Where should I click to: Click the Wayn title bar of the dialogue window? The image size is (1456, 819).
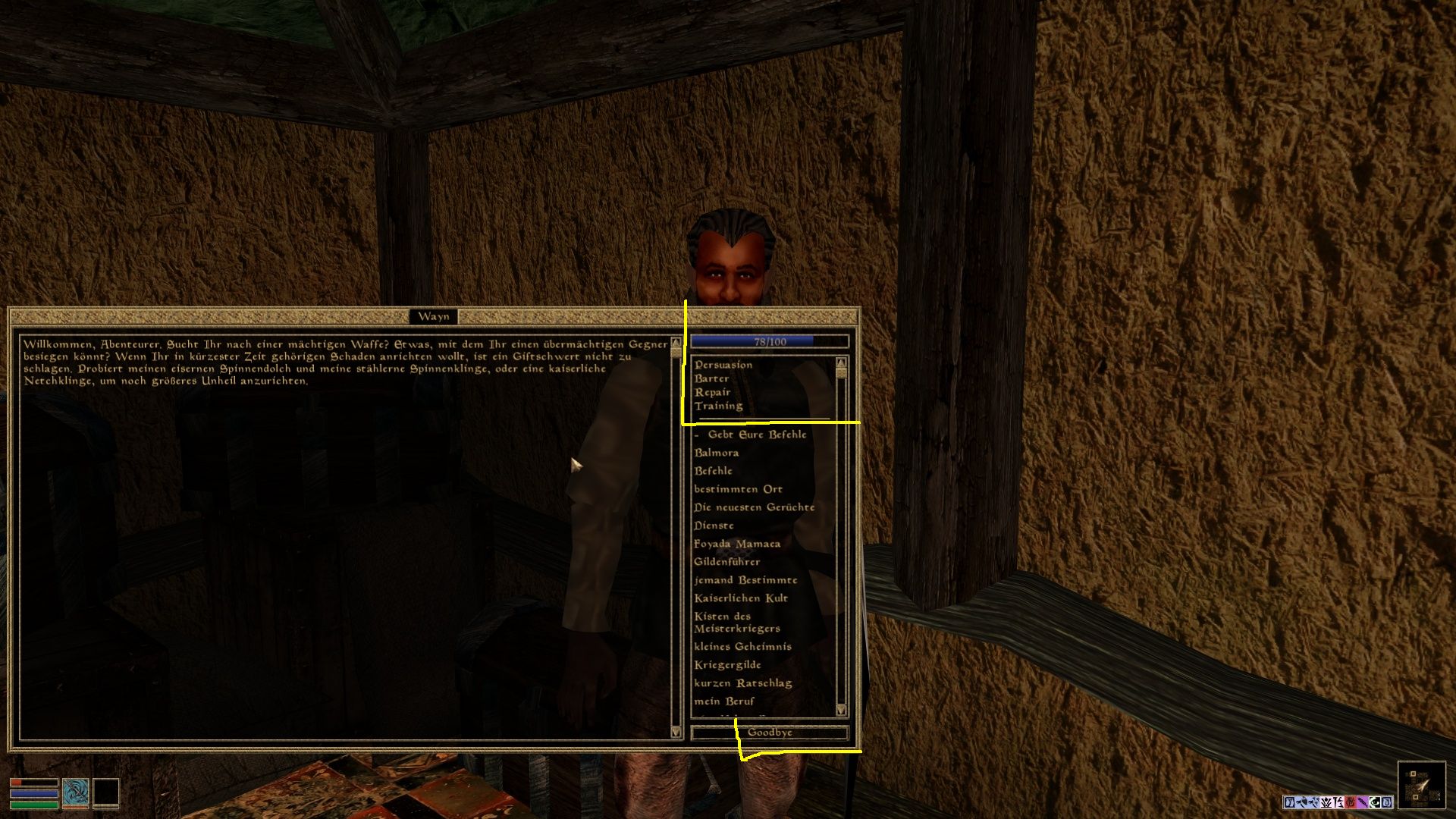(433, 316)
